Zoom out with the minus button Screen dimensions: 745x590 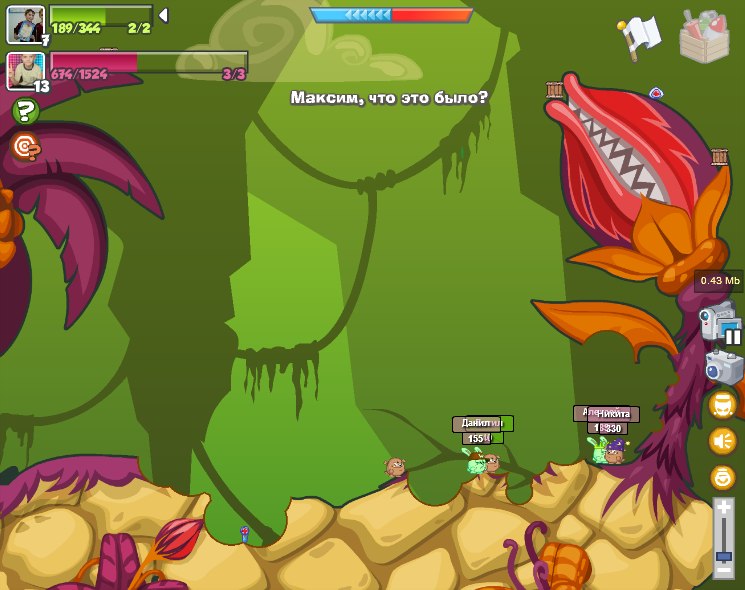723,570
